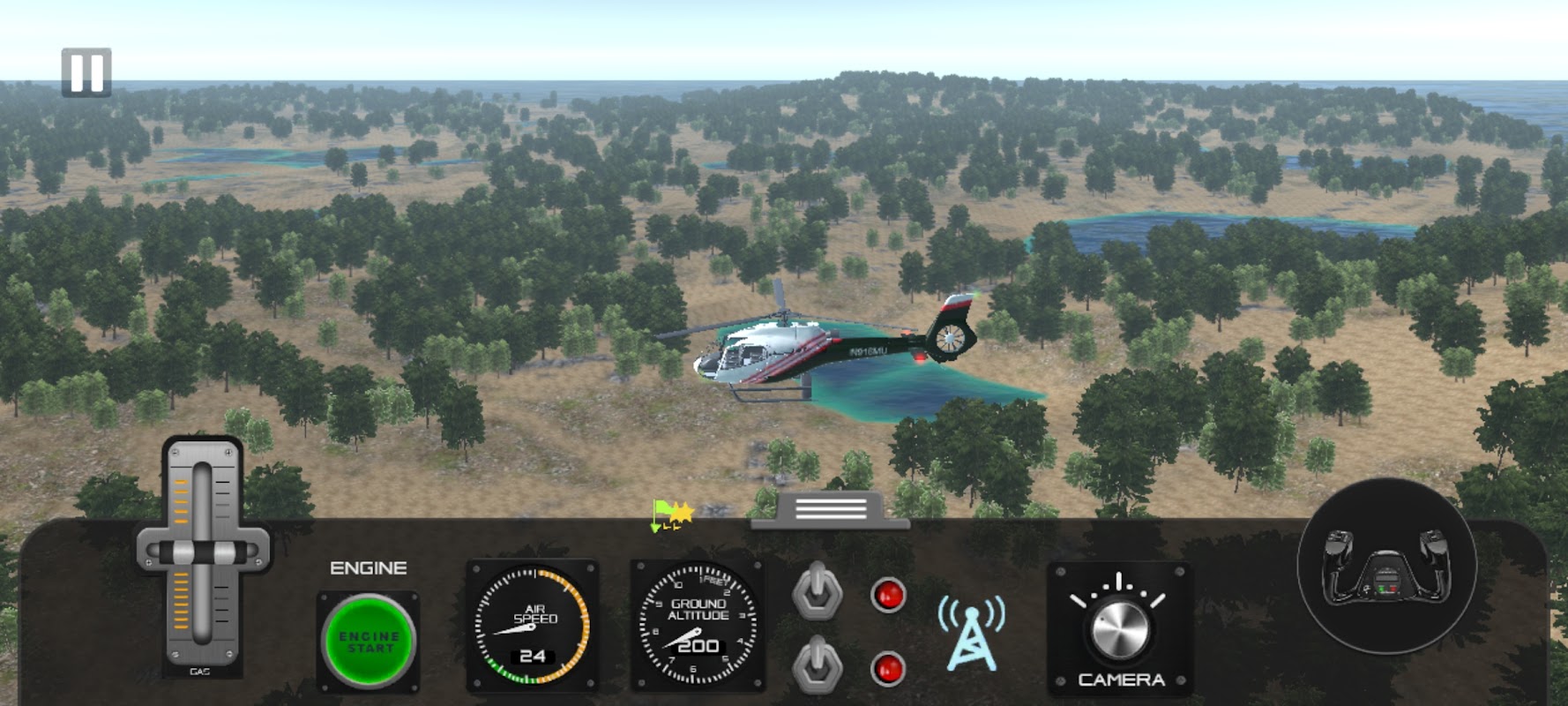Flip the lower toggle switch
This screenshot has height=706, width=1568.
tap(818, 664)
